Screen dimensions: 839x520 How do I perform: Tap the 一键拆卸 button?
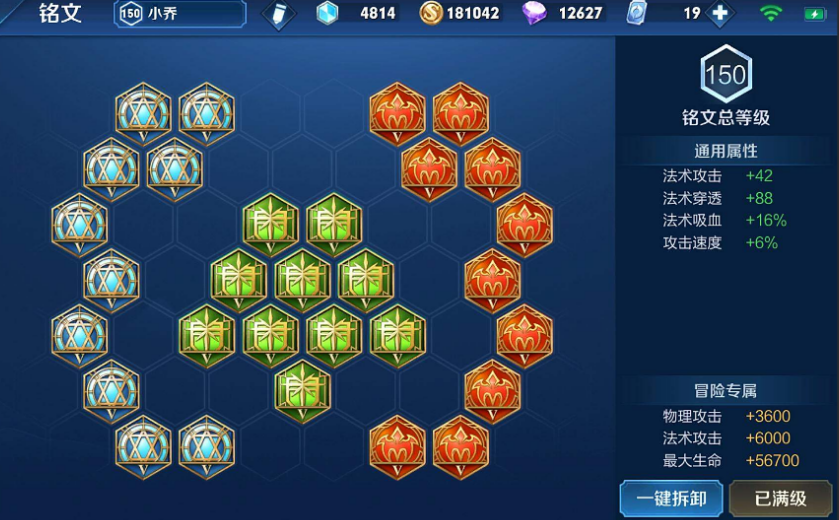point(671,497)
